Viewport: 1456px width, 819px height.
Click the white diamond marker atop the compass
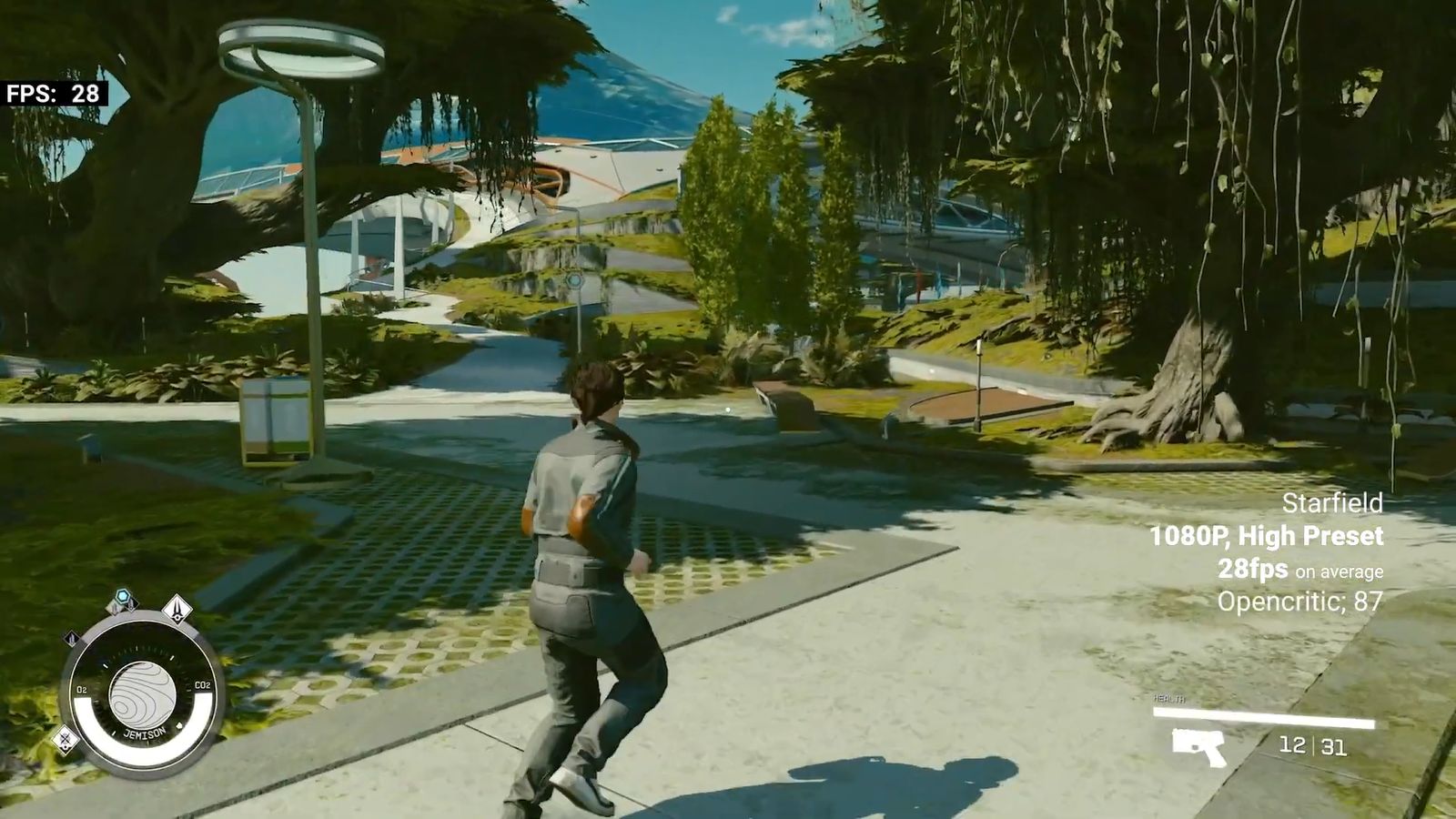point(177,607)
